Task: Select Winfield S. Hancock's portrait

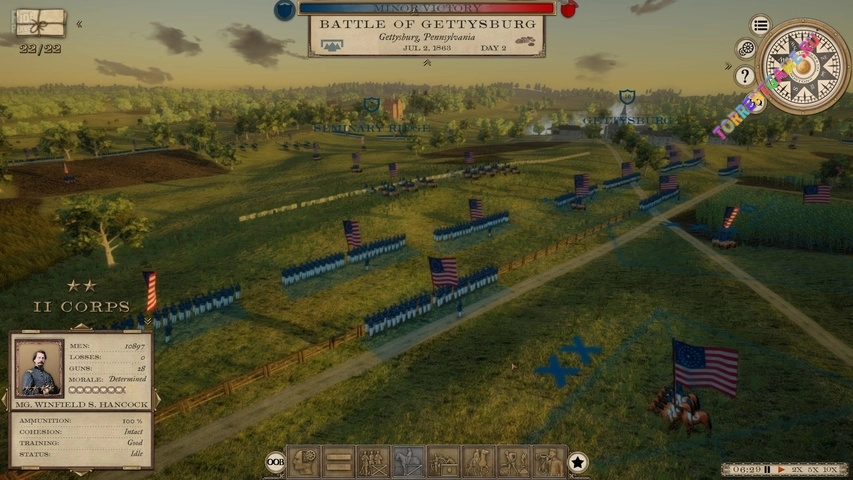Action: [x=39, y=368]
